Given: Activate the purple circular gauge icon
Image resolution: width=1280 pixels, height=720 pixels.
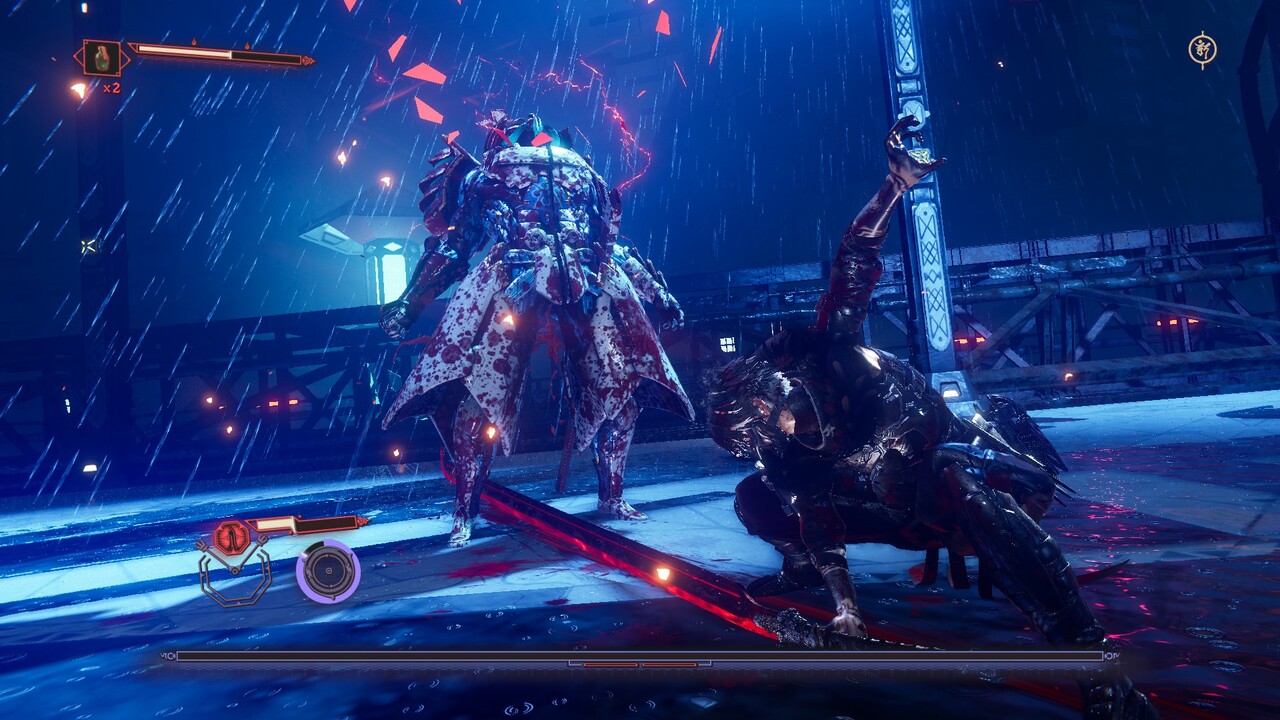Looking at the screenshot, I should click(x=328, y=571).
